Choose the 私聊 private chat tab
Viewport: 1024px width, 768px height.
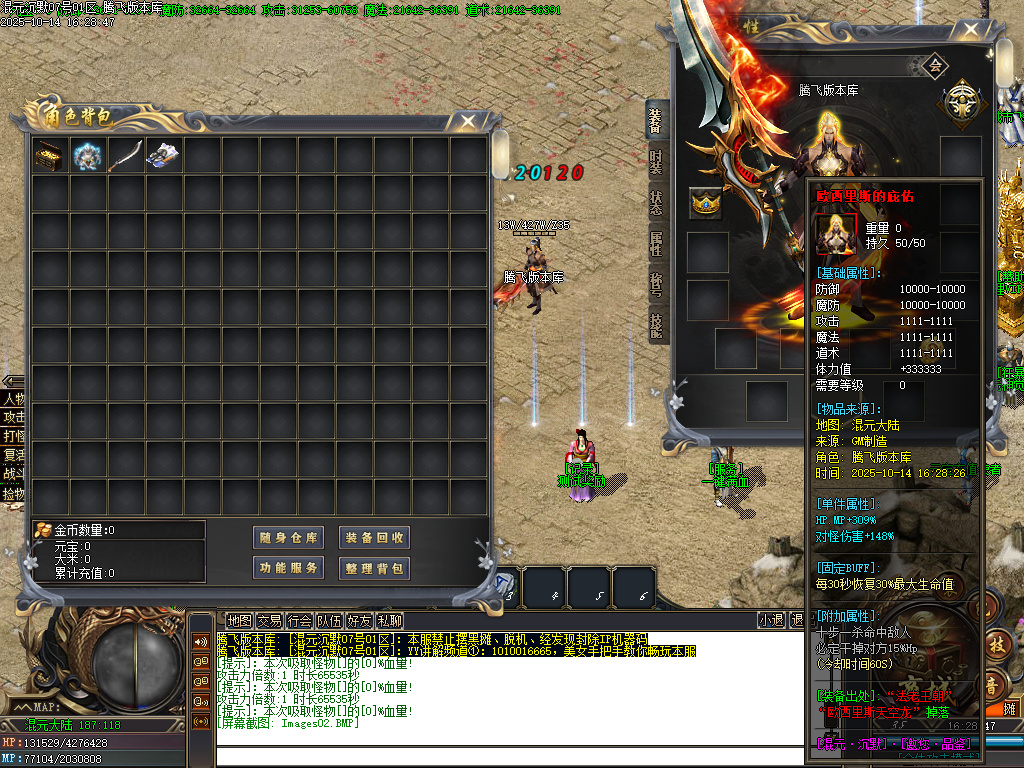(389, 621)
